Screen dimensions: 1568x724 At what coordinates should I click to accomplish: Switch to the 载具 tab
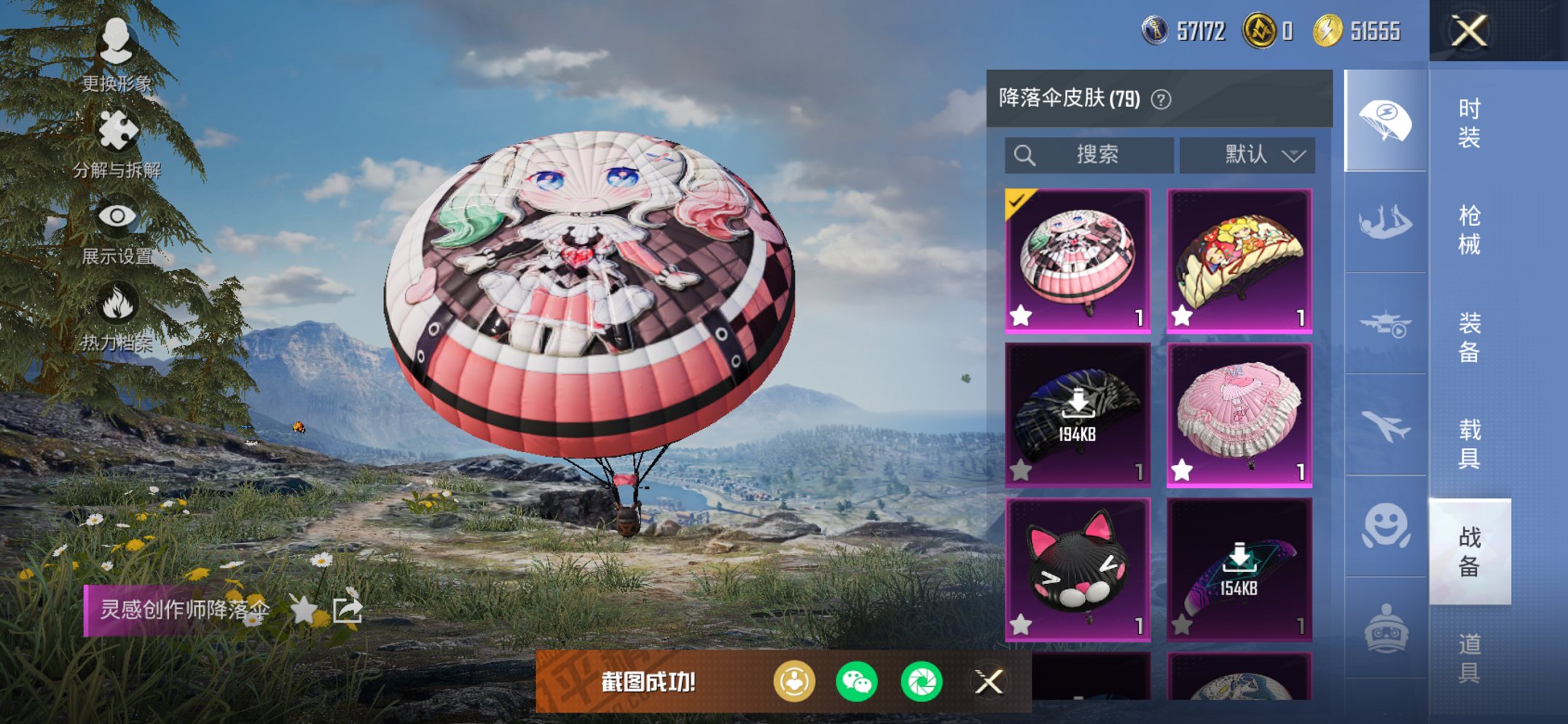tap(1470, 443)
